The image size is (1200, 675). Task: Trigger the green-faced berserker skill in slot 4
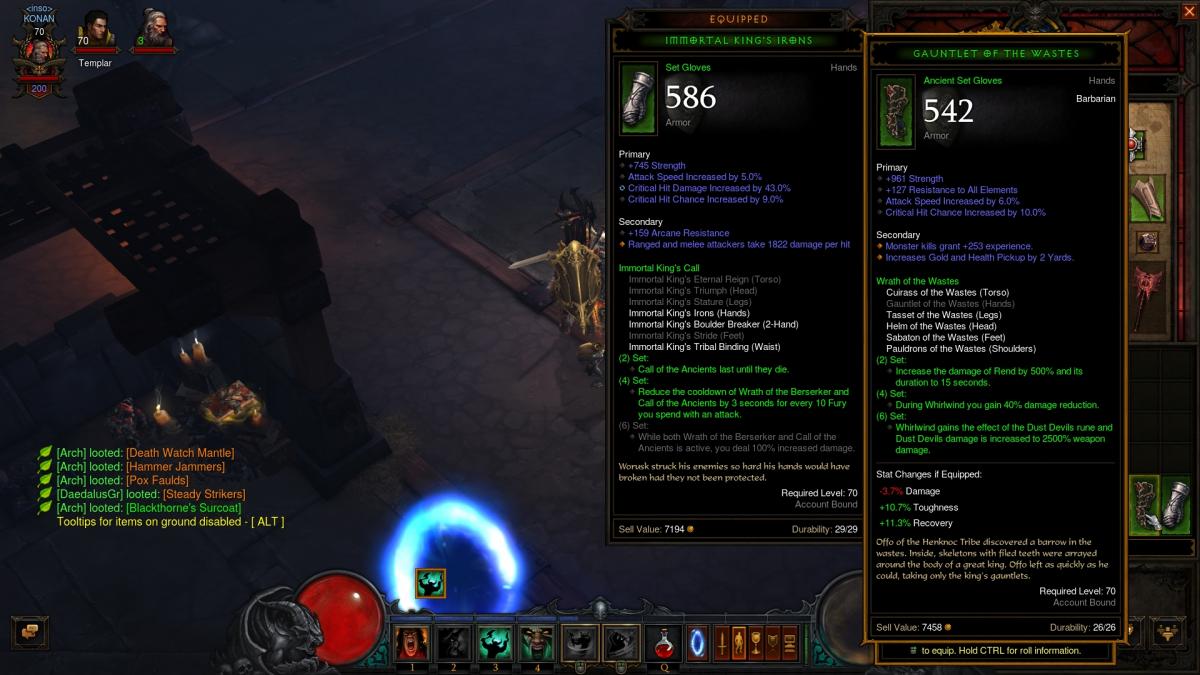tap(537, 642)
